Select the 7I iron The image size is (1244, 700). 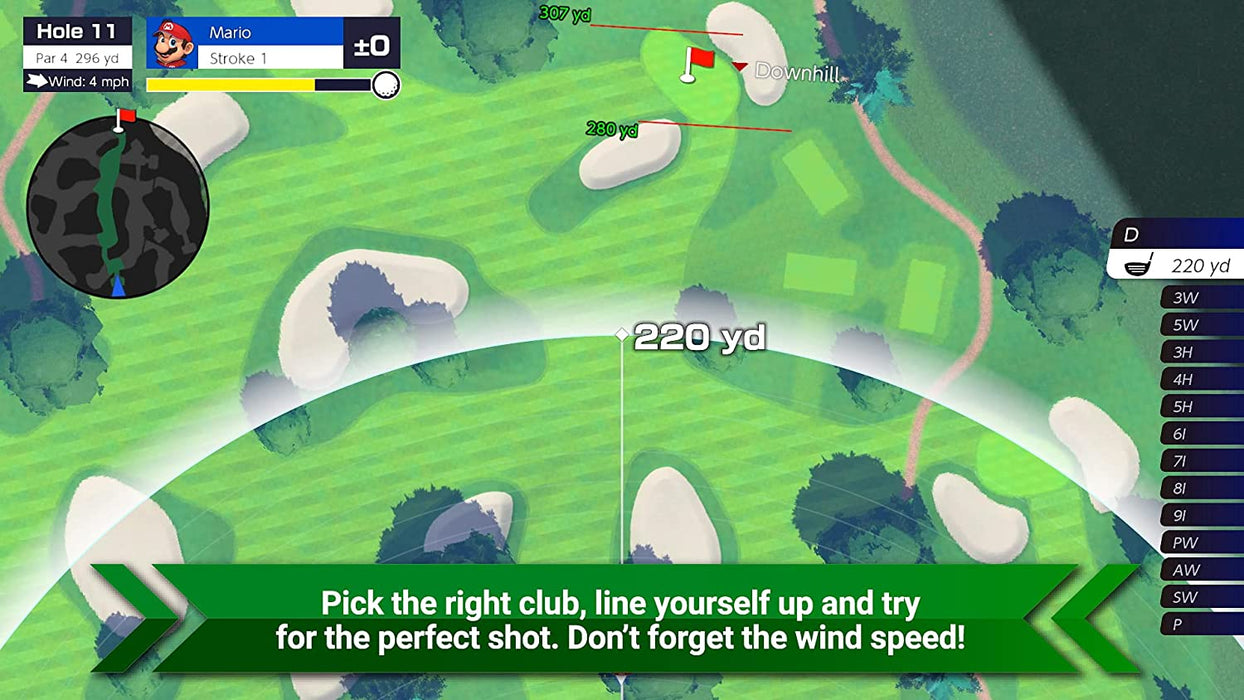click(x=1200, y=461)
